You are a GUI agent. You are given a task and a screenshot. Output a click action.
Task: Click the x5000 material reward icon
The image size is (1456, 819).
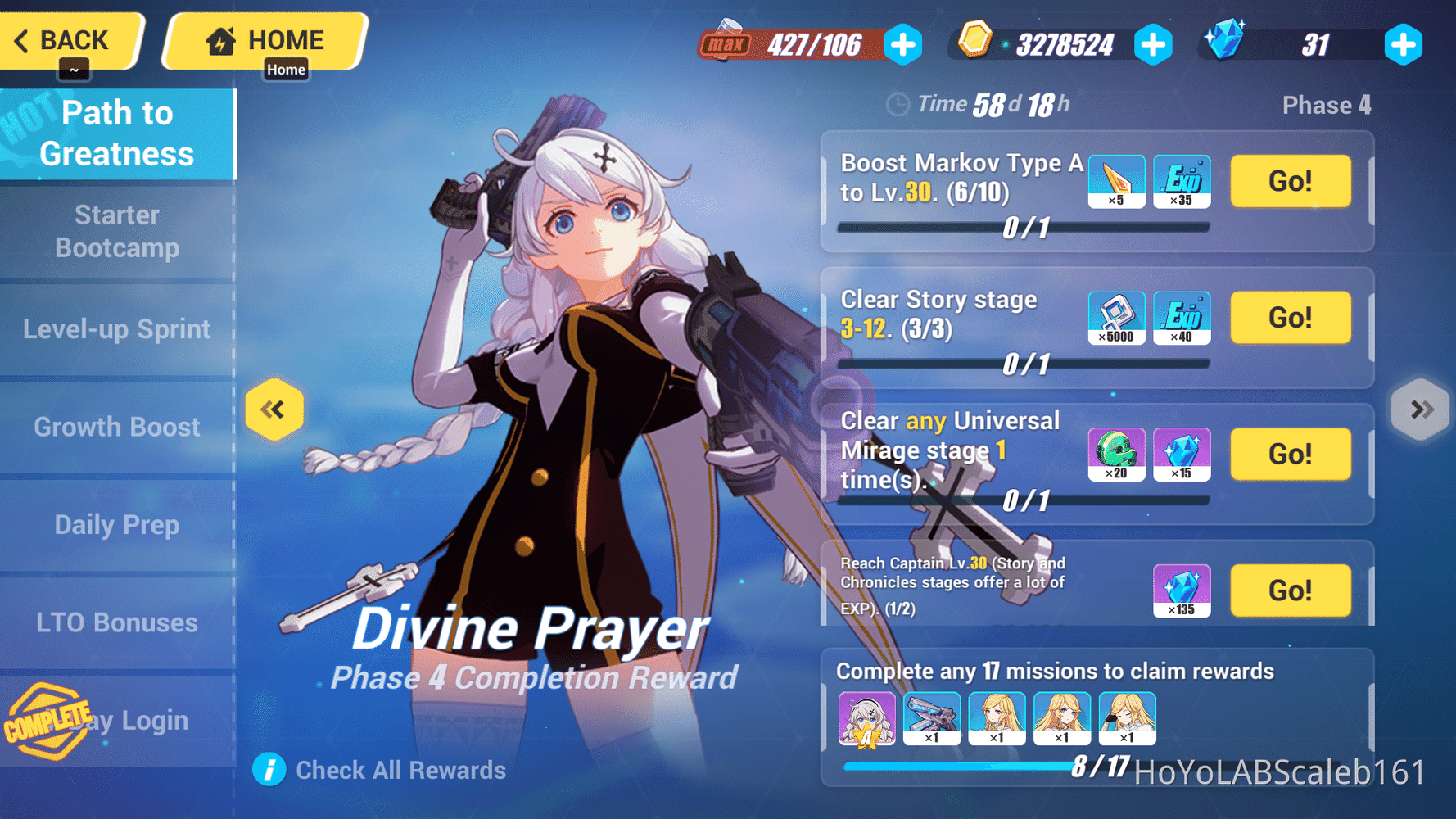[1116, 318]
